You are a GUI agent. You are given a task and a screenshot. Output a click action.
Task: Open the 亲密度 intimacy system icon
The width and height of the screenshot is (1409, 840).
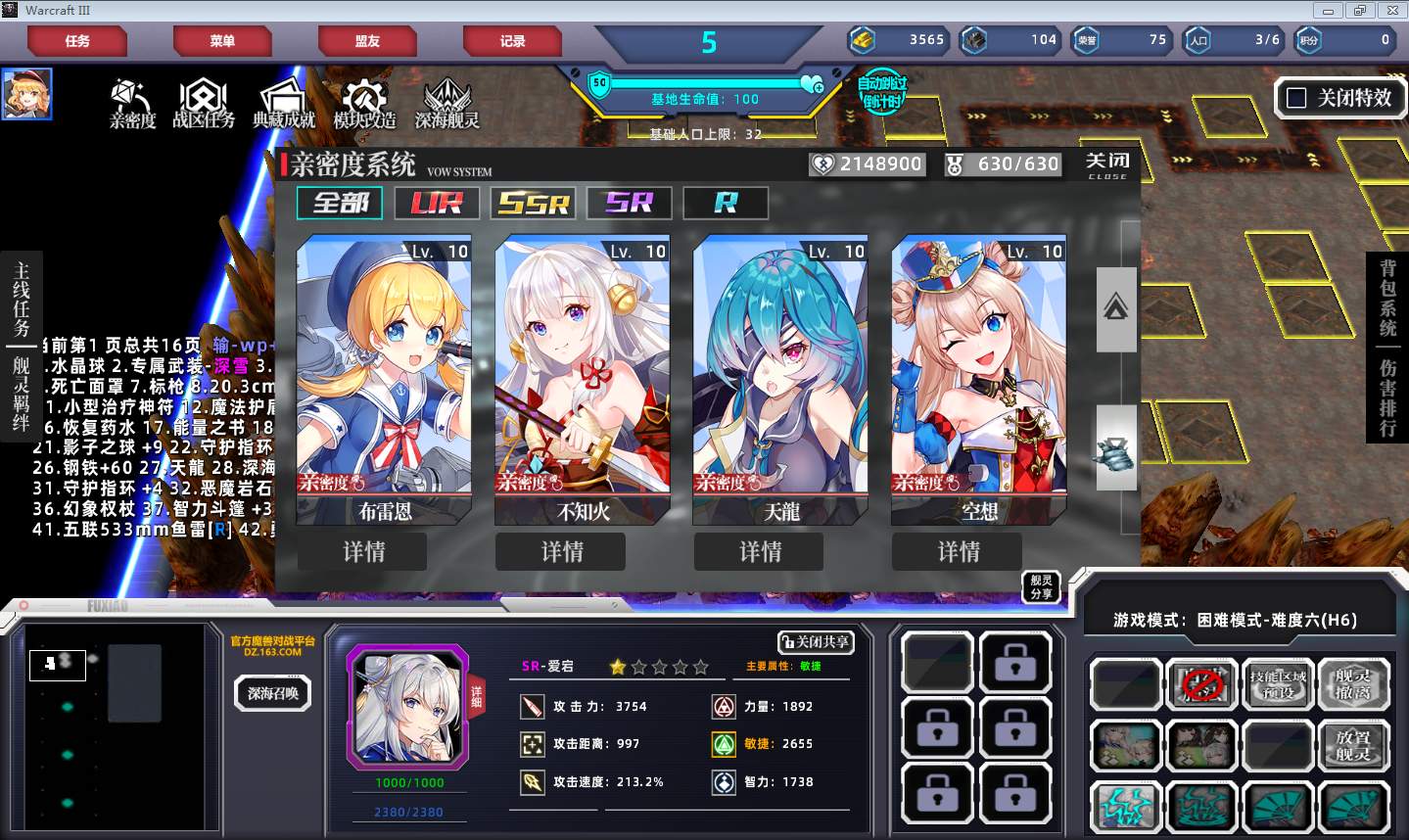(132, 104)
